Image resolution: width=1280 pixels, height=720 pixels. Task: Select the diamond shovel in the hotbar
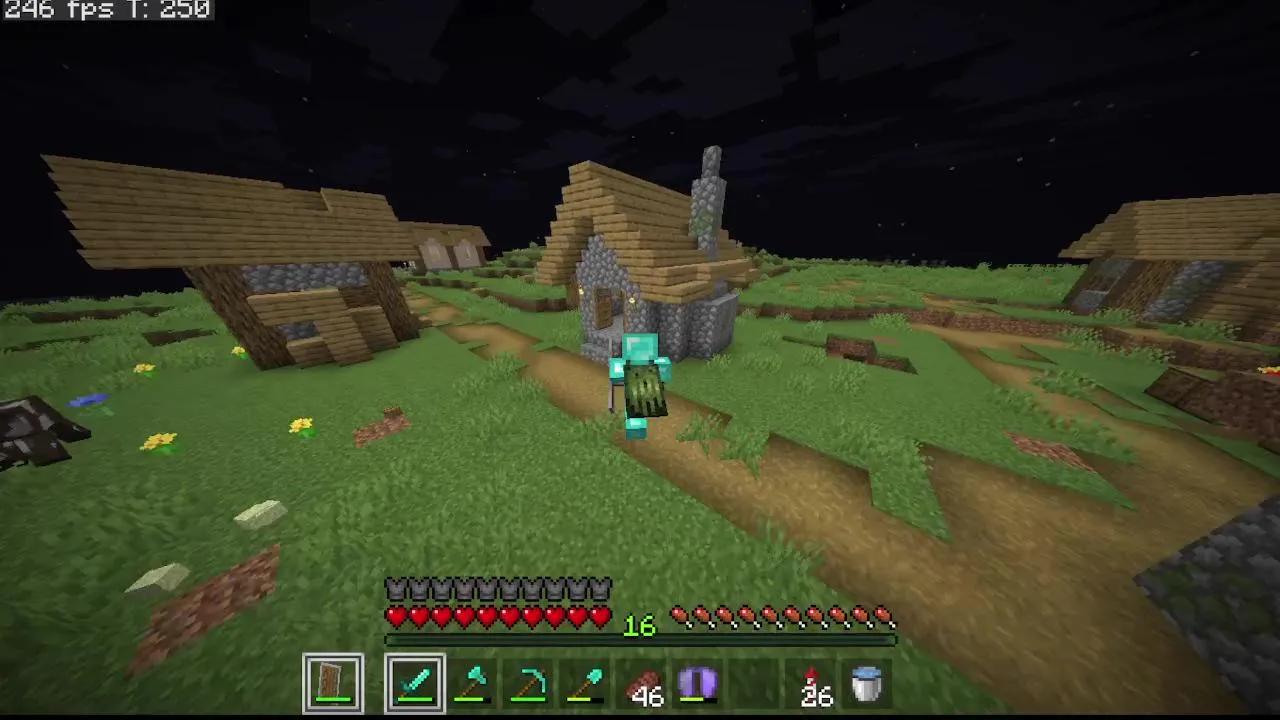[591, 682]
